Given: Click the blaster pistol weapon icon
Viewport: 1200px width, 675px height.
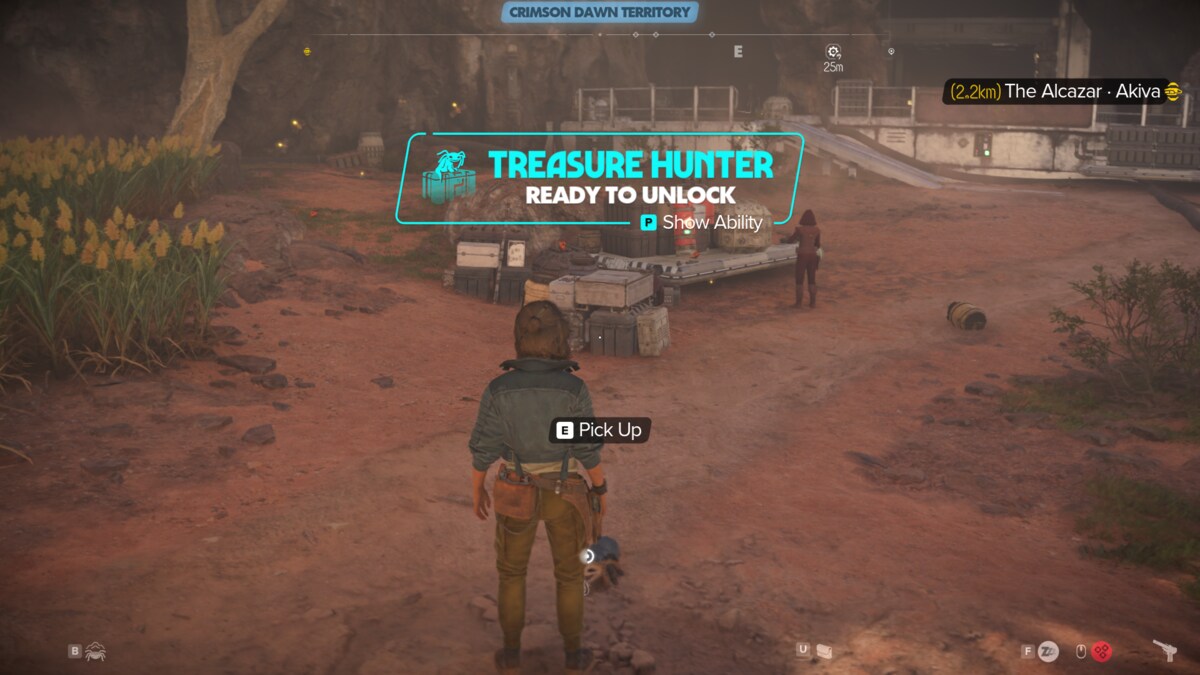Looking at the screenshot, I should 1164,650.
